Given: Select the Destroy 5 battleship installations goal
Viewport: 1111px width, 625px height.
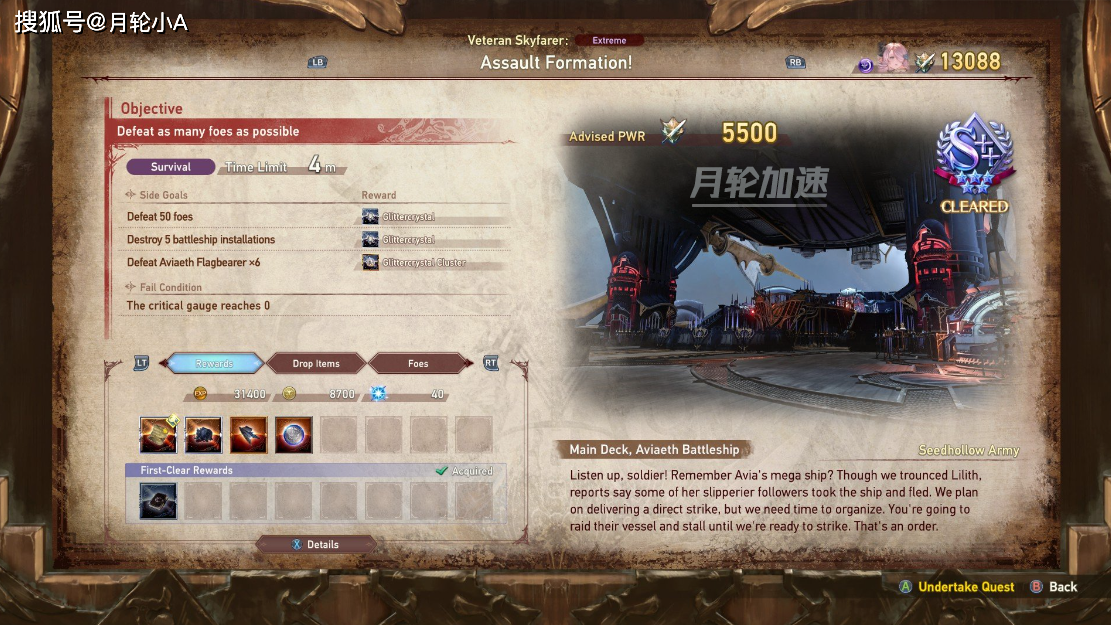Looking at the screenshot, I should click(x=201, y=240).
